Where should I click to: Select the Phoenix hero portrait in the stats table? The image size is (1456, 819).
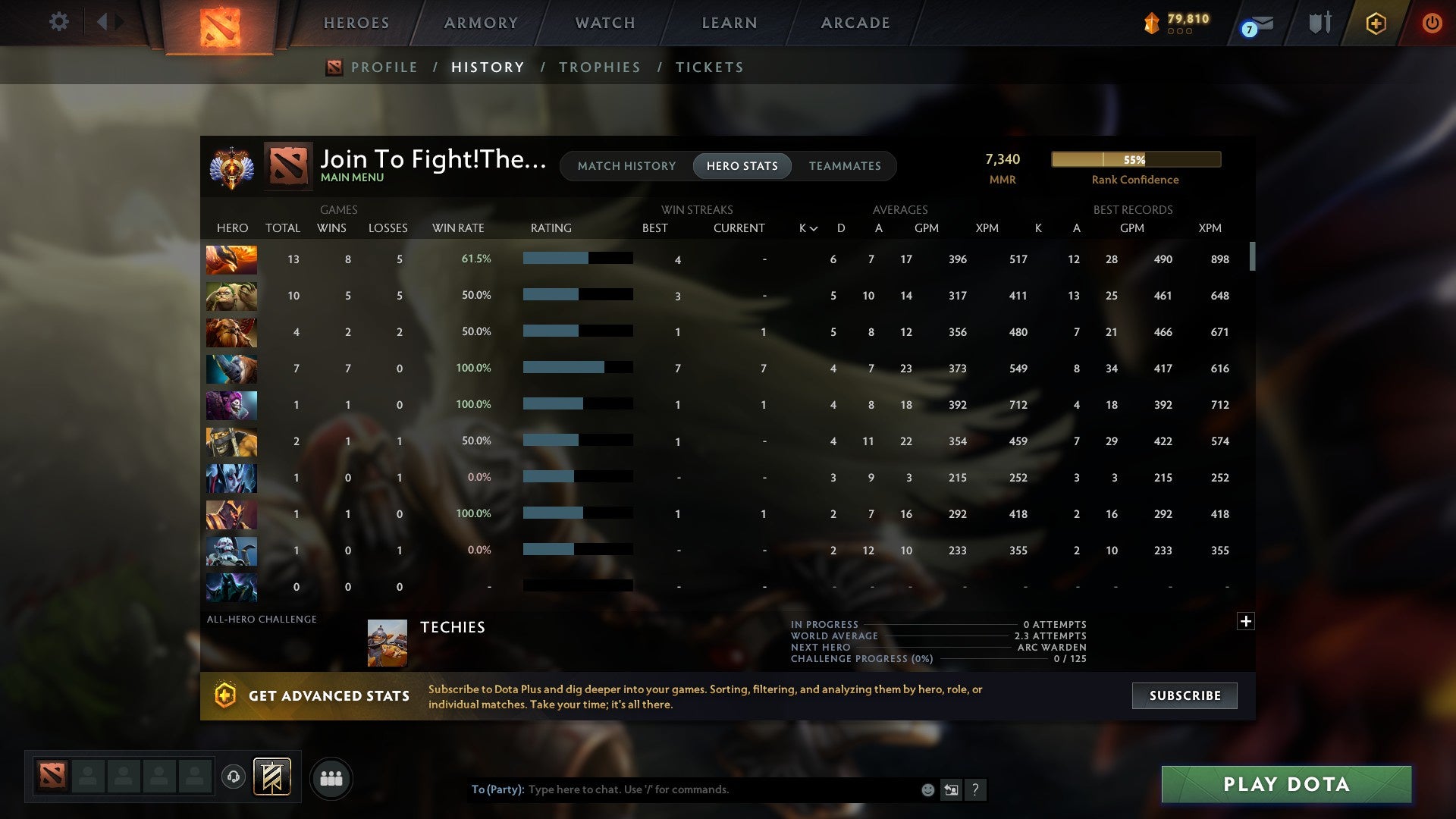click(231, 259)
